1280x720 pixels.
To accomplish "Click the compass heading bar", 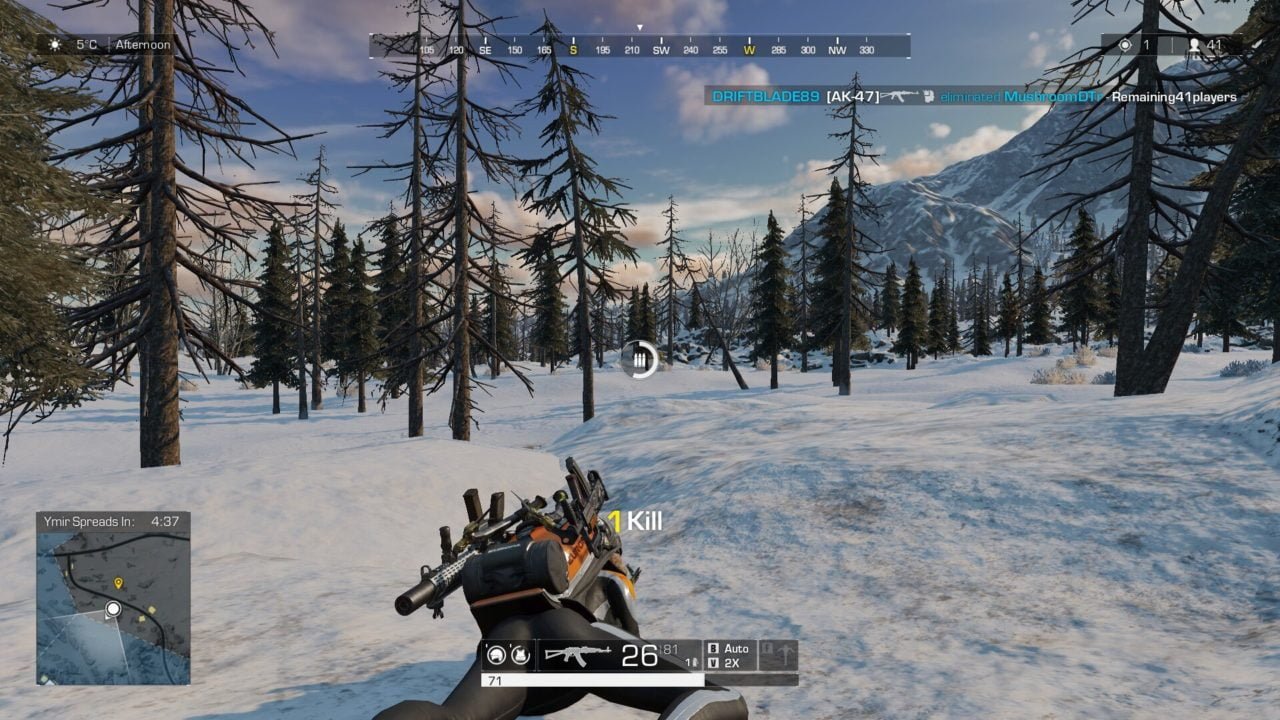I will pyautogui.click(x=640, y=47).
